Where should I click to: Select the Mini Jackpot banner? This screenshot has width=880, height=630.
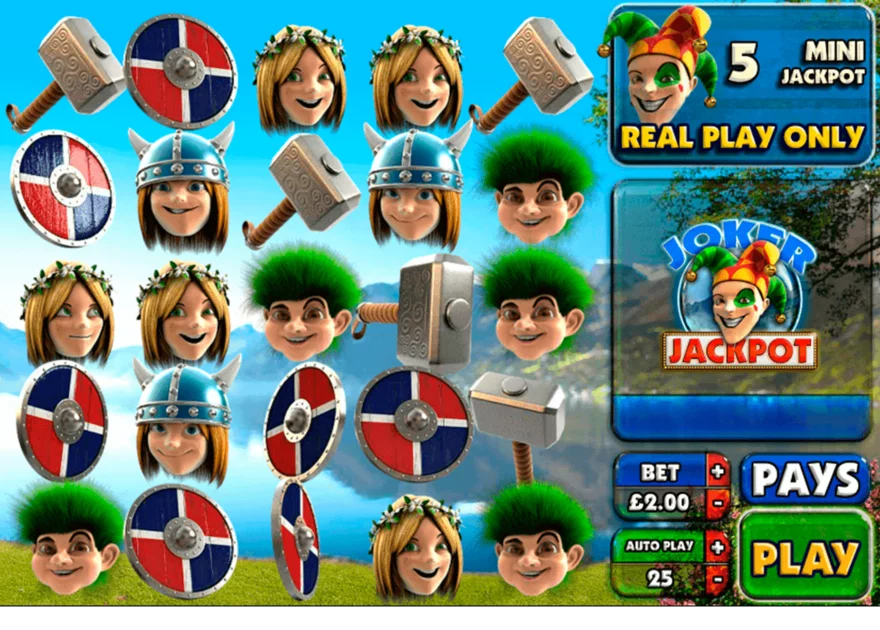pyautogui.click(x=741, y=85)
